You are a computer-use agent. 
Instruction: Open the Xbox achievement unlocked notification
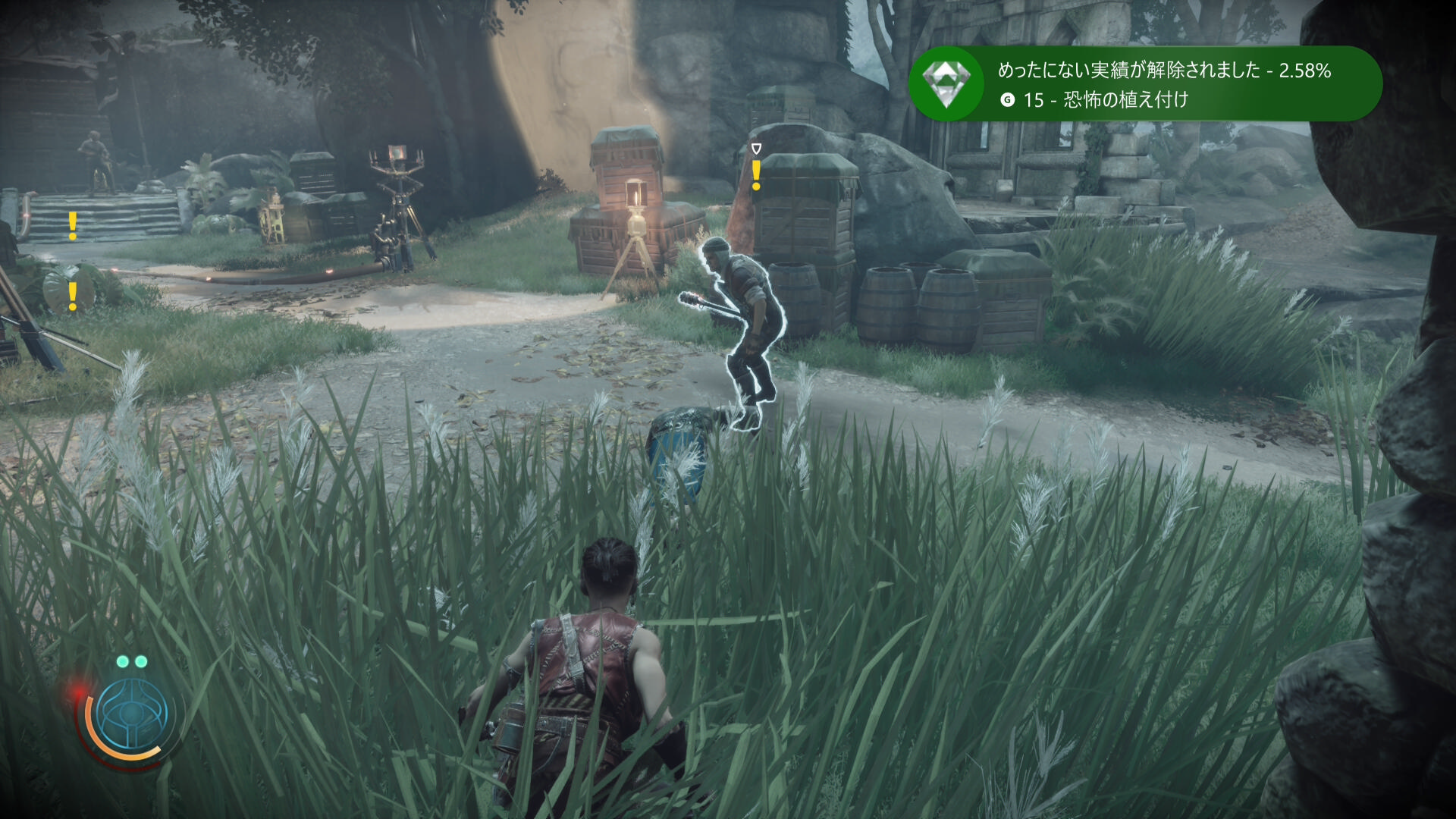pos(1164,83)
